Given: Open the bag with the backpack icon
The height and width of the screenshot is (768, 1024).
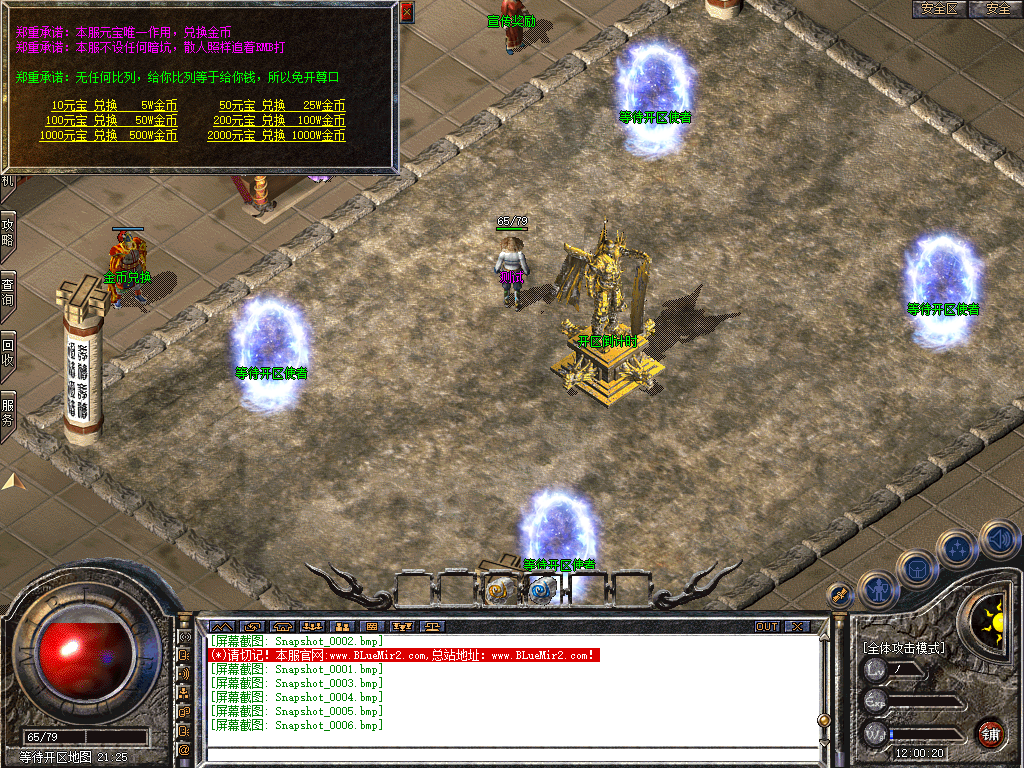Looking at the screenshot, I should pyautogui.click(x=916, y=569).
